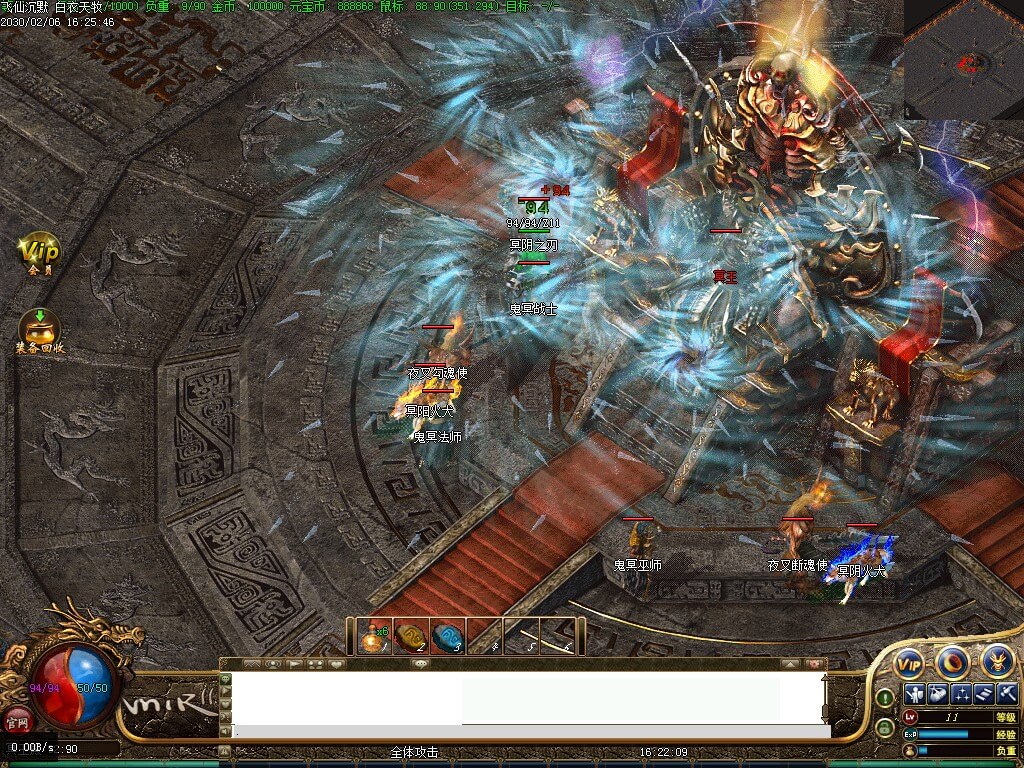Image resolution: width=1024 pixels, height=768 pixels.
Task: Click the stacked scrolls icon button
Action: pyautogui.click(x=983, y=693)
